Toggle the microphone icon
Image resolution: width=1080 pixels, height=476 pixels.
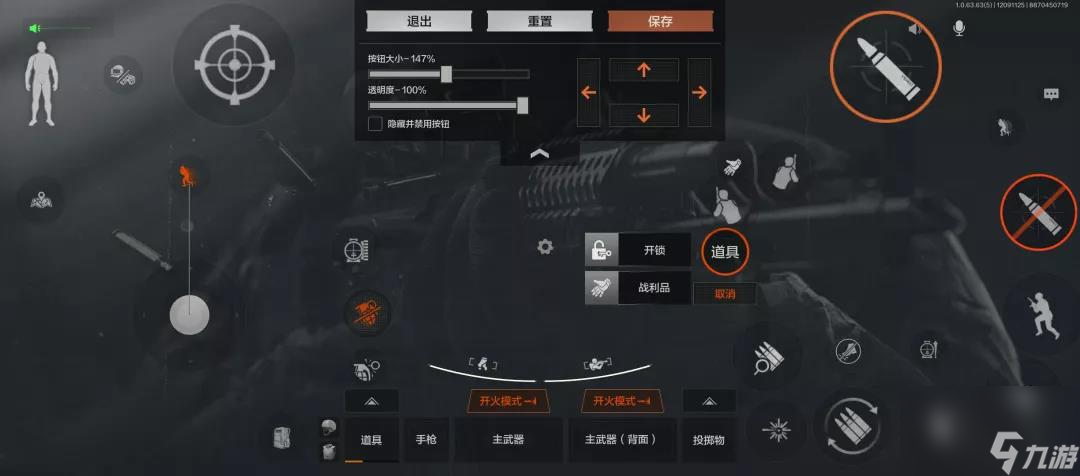tap(959, 29)
